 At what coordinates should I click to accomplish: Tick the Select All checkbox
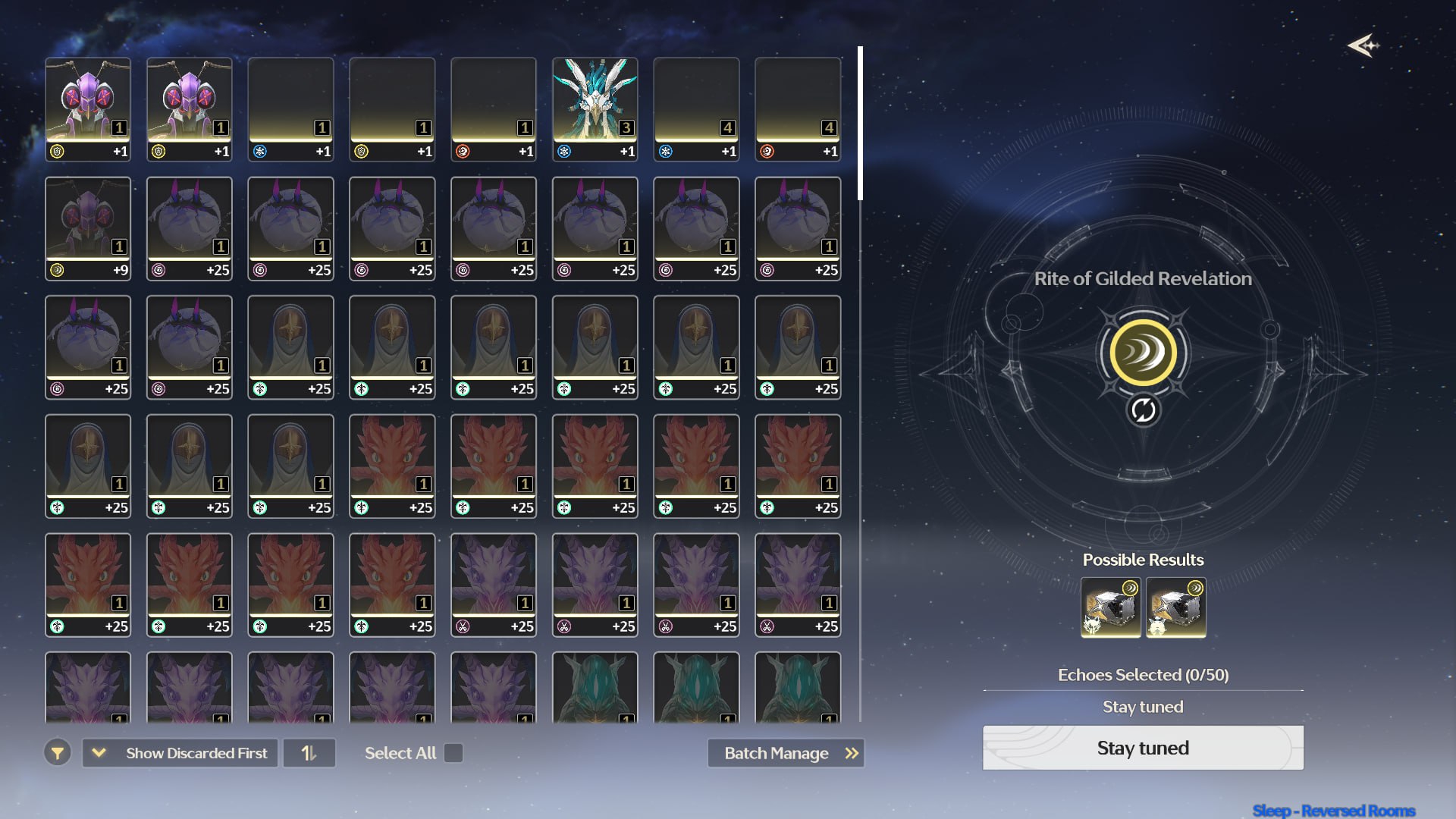tap(453, 753)
